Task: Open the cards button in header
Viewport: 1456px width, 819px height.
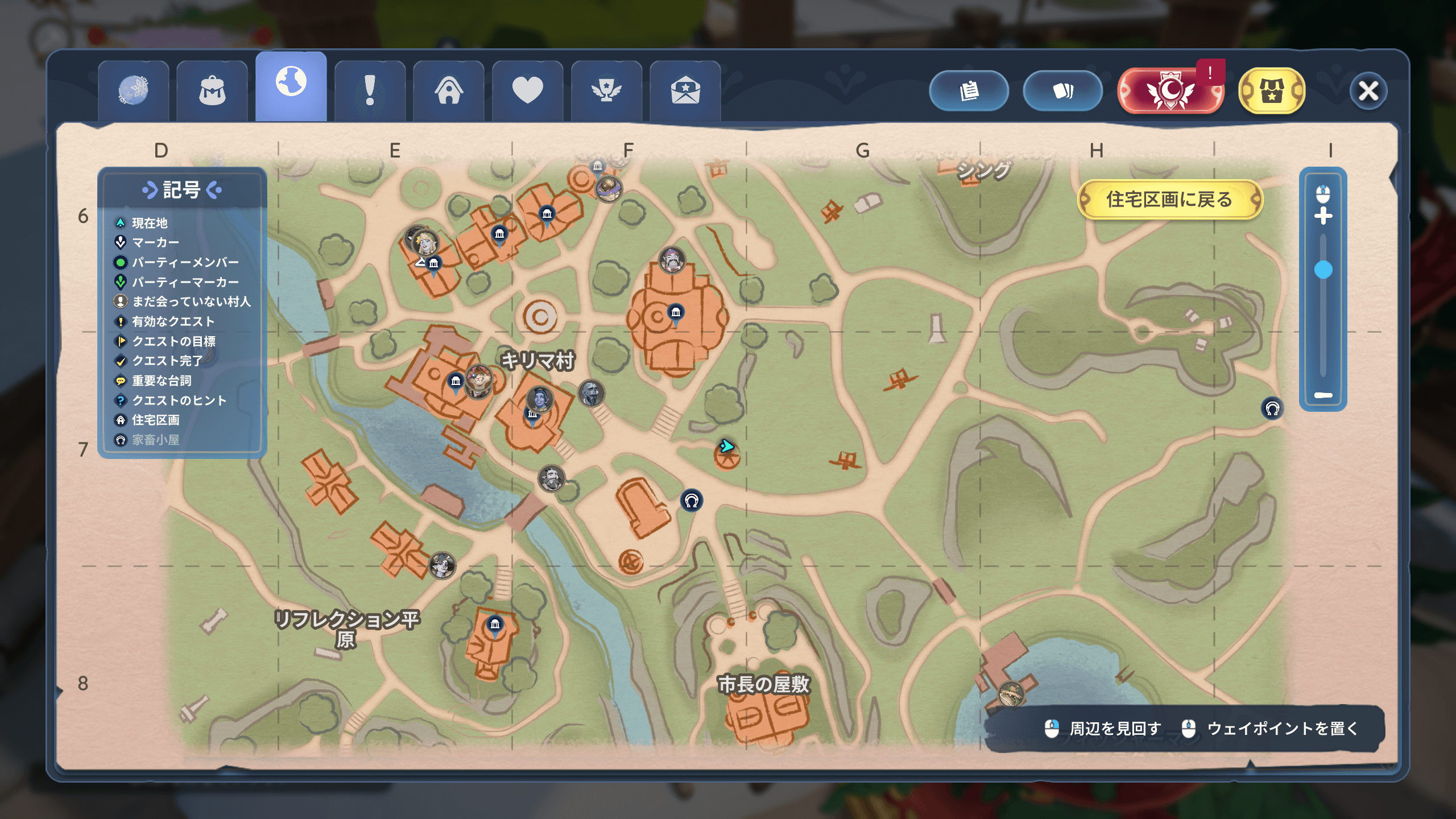Action: 1062,91
